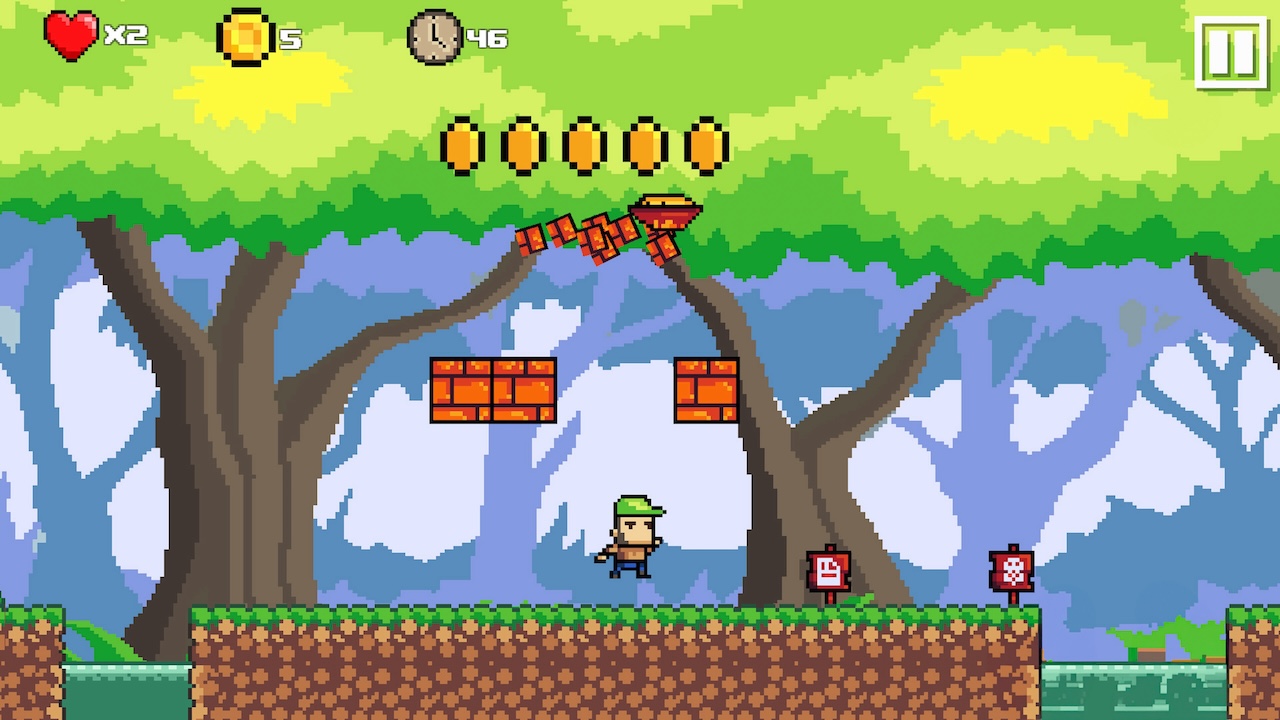Click the clock timer icon
Viewport: 1280px width, 720px height.
point(434,38)
